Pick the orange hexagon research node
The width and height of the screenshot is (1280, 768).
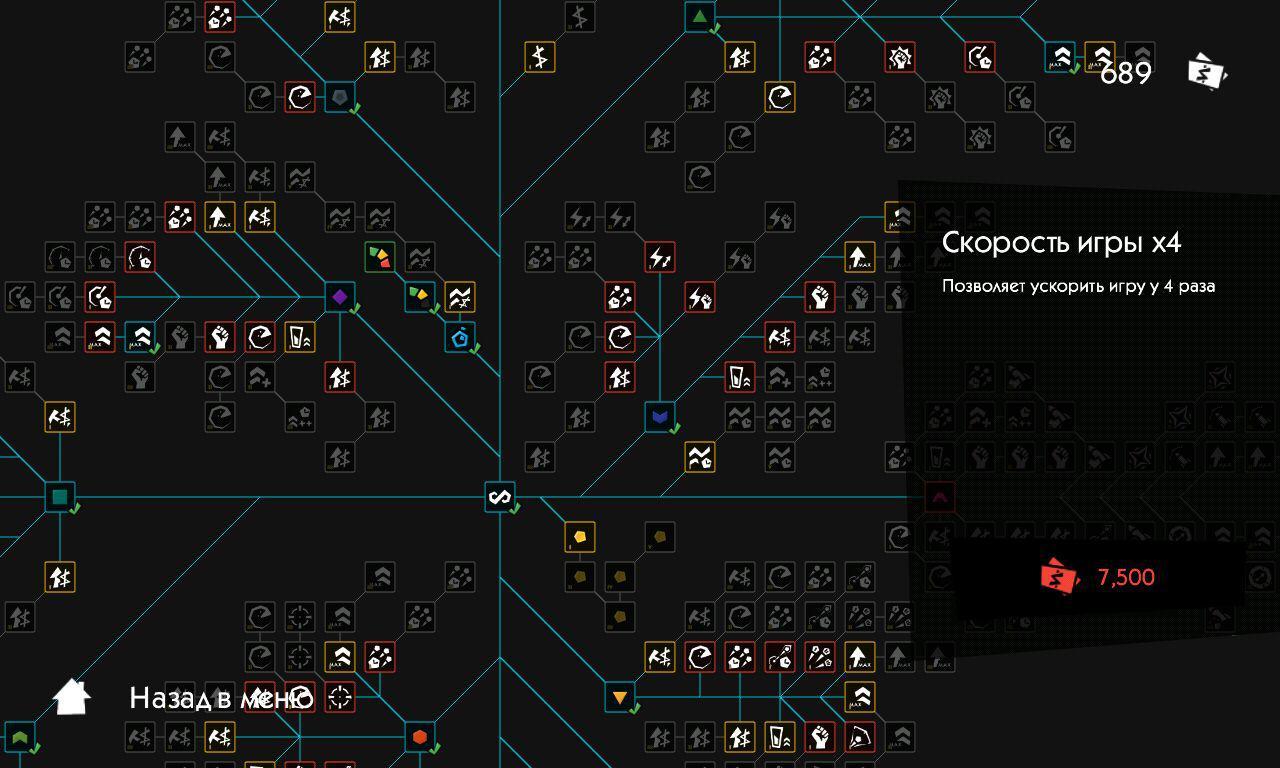pyautogui.click(x=420, y=737)
